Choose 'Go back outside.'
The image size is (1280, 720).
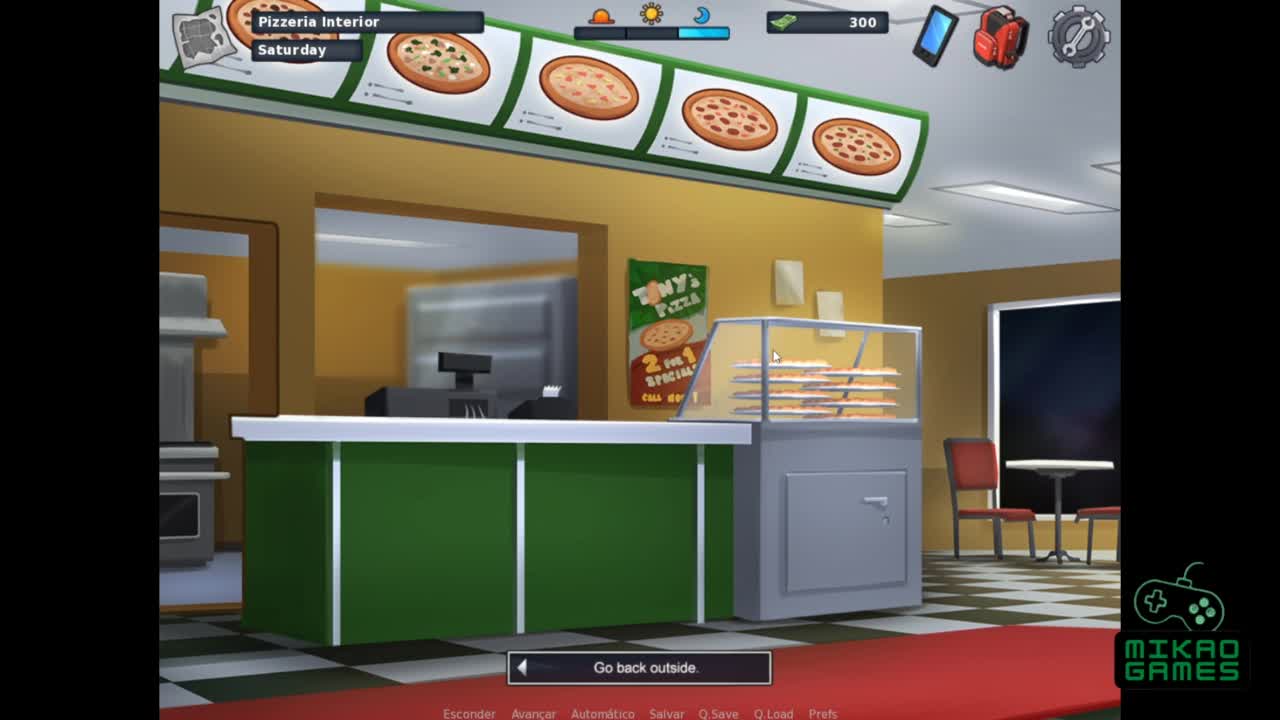[639, 667]
